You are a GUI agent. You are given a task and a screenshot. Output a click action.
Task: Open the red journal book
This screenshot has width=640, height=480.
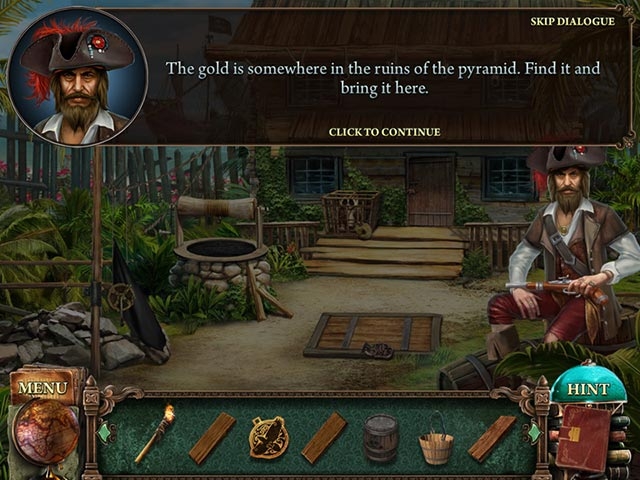[583, 438]
